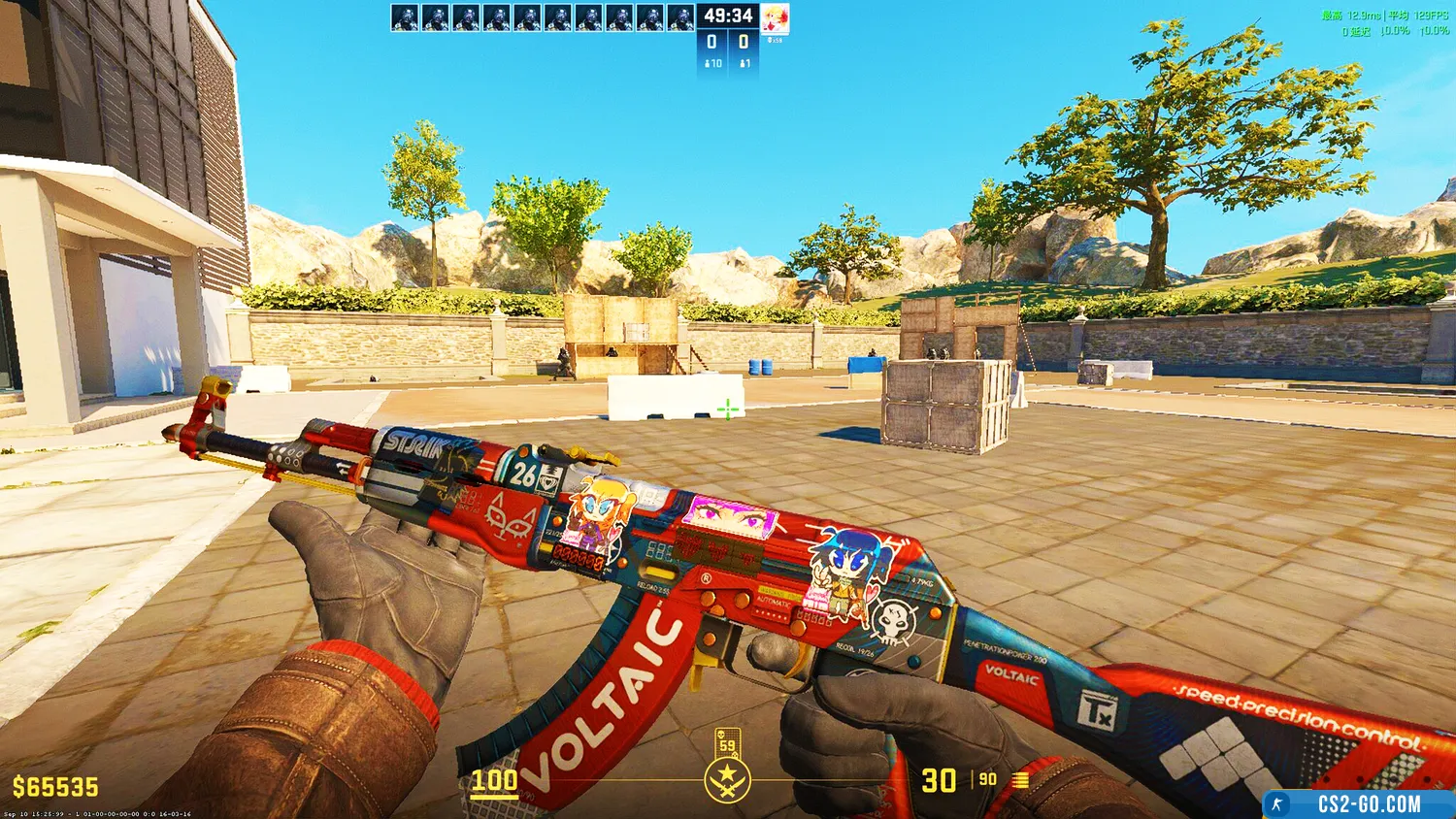1456x819 pixels.
Task: Open the CS2-GO.COM watermark link
Action: tap(1369, 804)
